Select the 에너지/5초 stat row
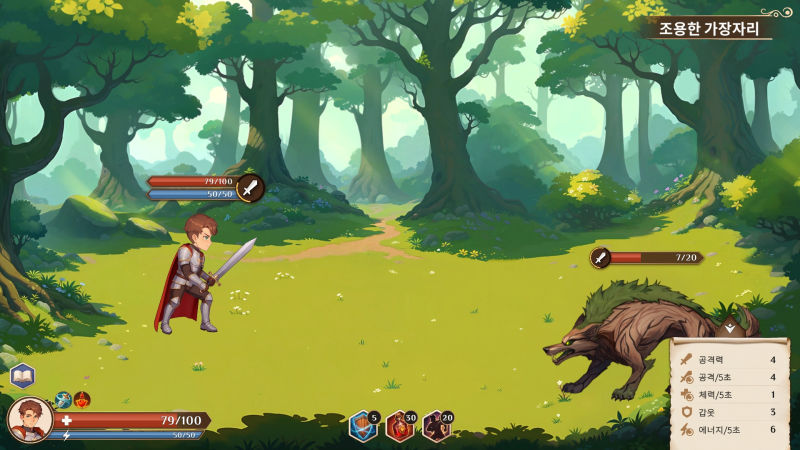Image resolution: width=800 pixels, height=450 pixels. 730,429
